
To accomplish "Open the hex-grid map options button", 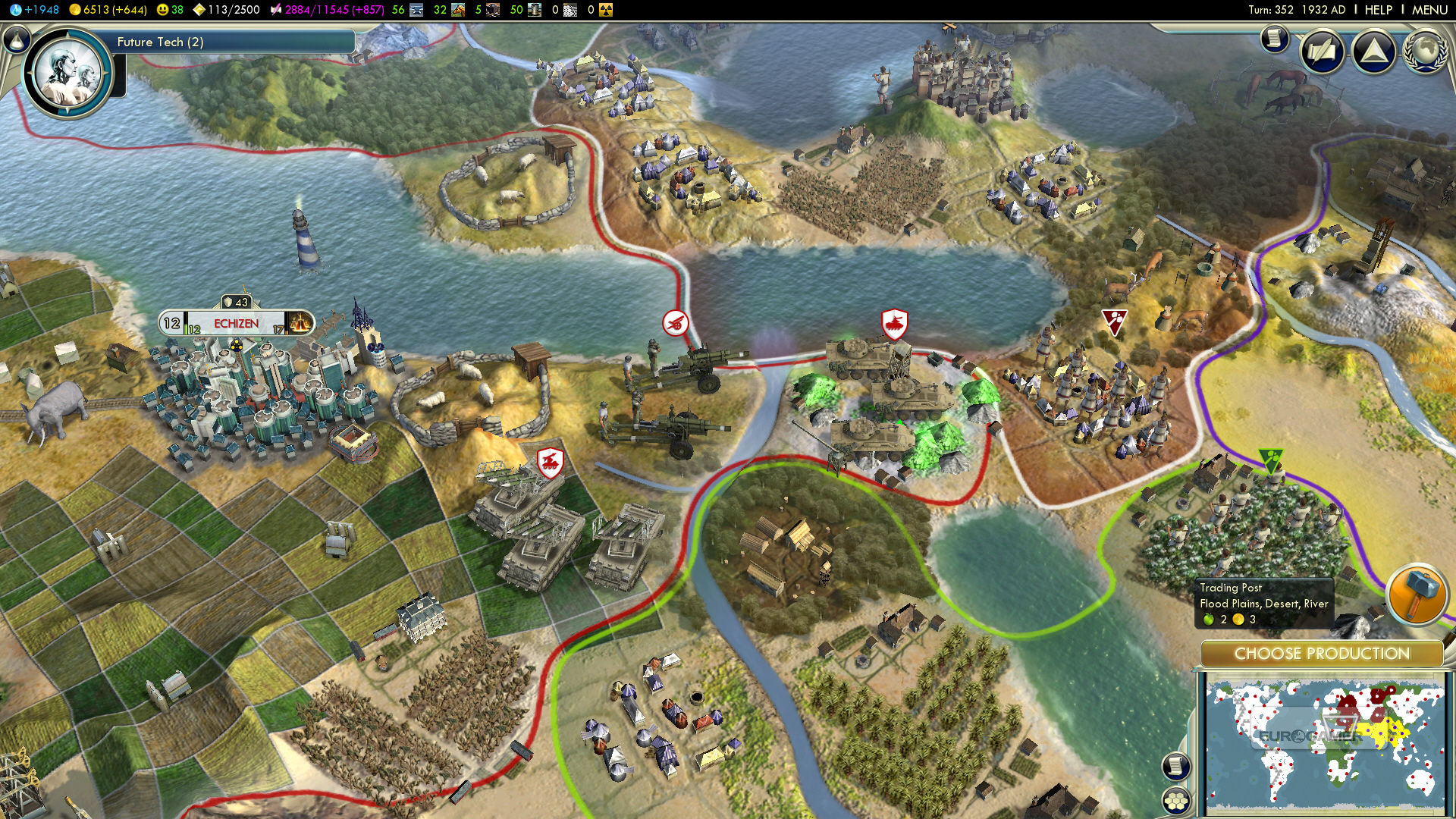I will [x=1176, y=800].
